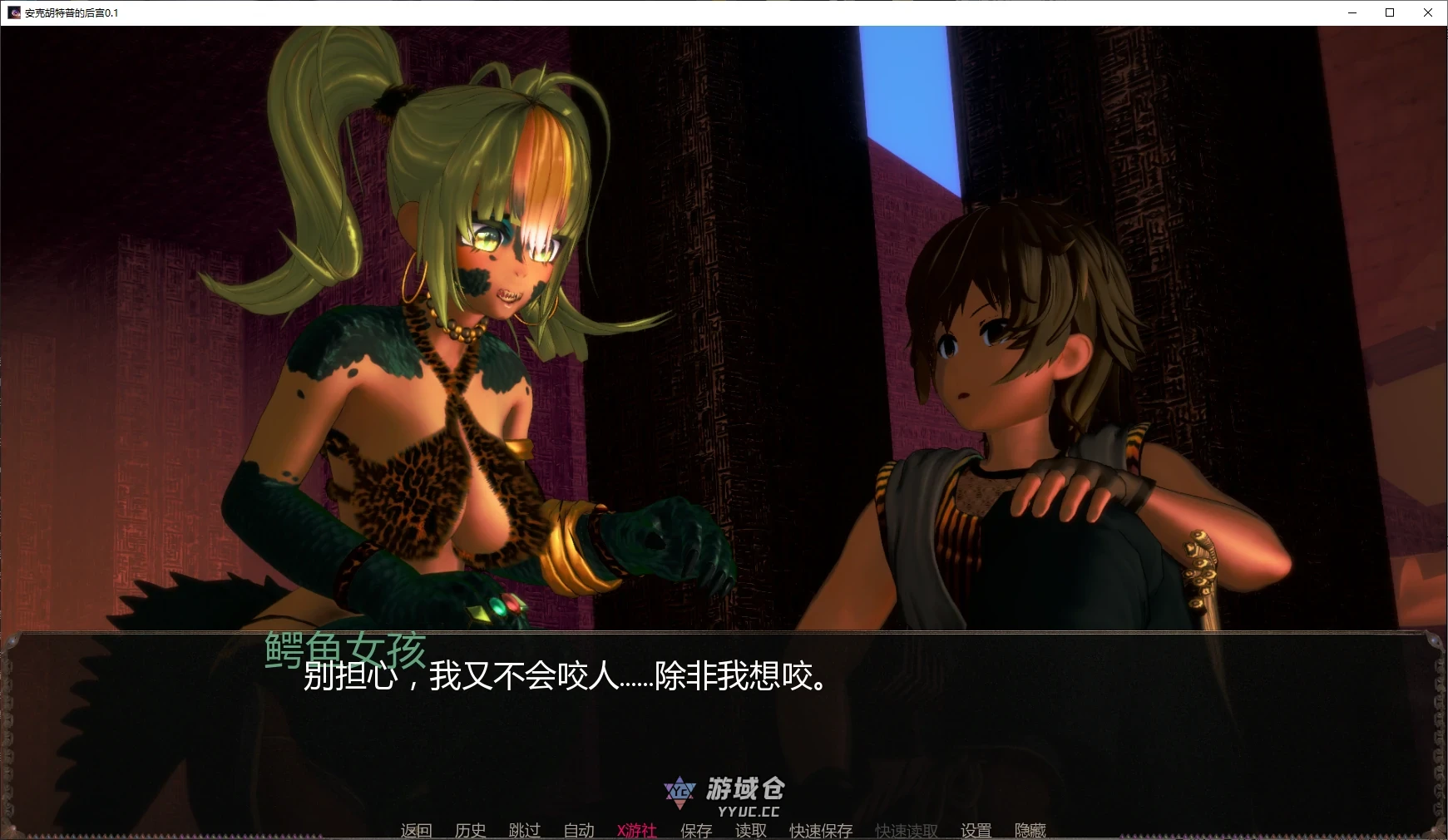This screenshot has width=1448, height=840.
Task: Click 保存 to save the game
Action: coord(697,831)
